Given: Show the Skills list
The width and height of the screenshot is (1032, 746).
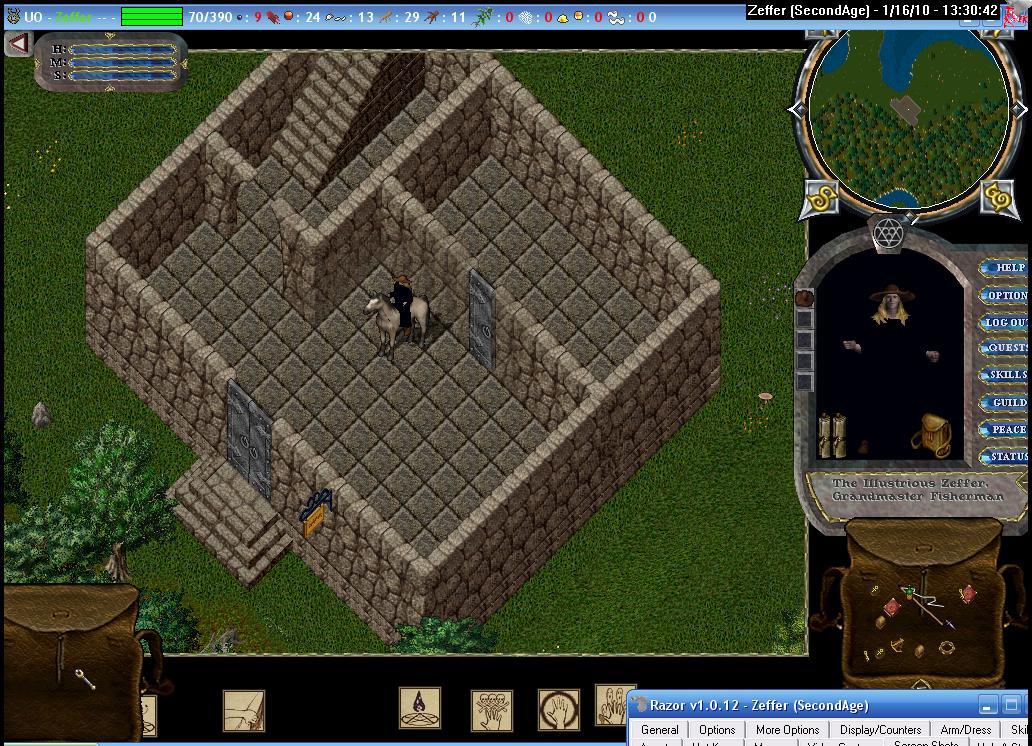Looking at the screenshot, I should tap(1005, 375).
